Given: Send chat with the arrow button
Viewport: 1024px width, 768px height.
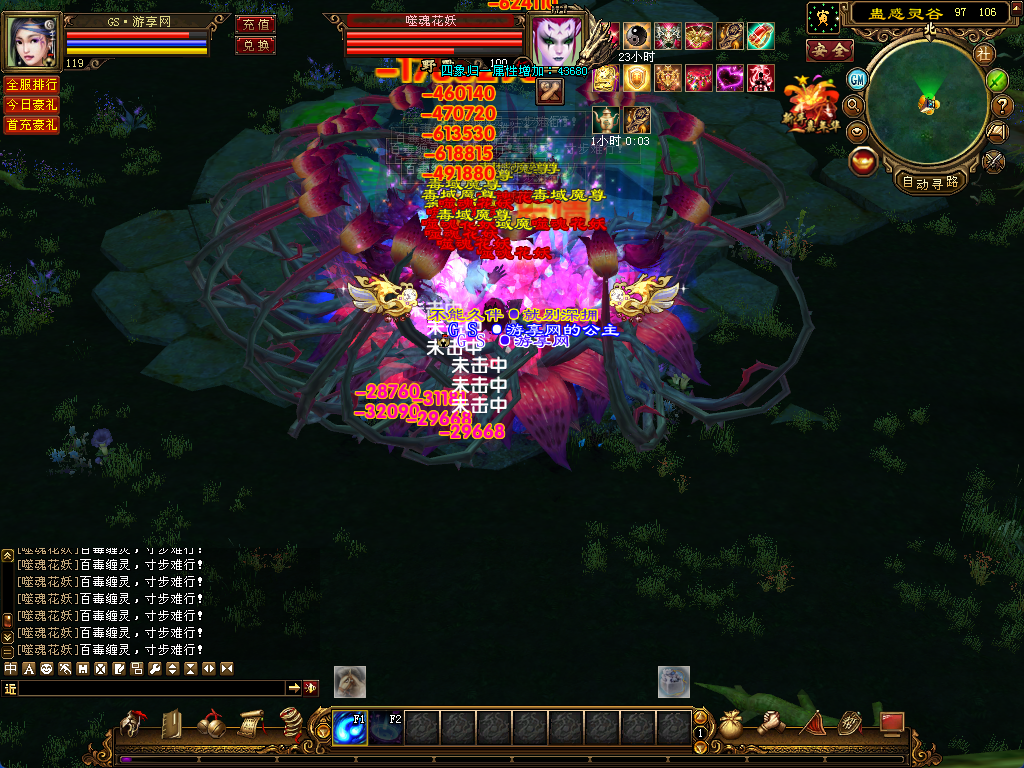Looking at the screenshot, I should click(294, 688).
